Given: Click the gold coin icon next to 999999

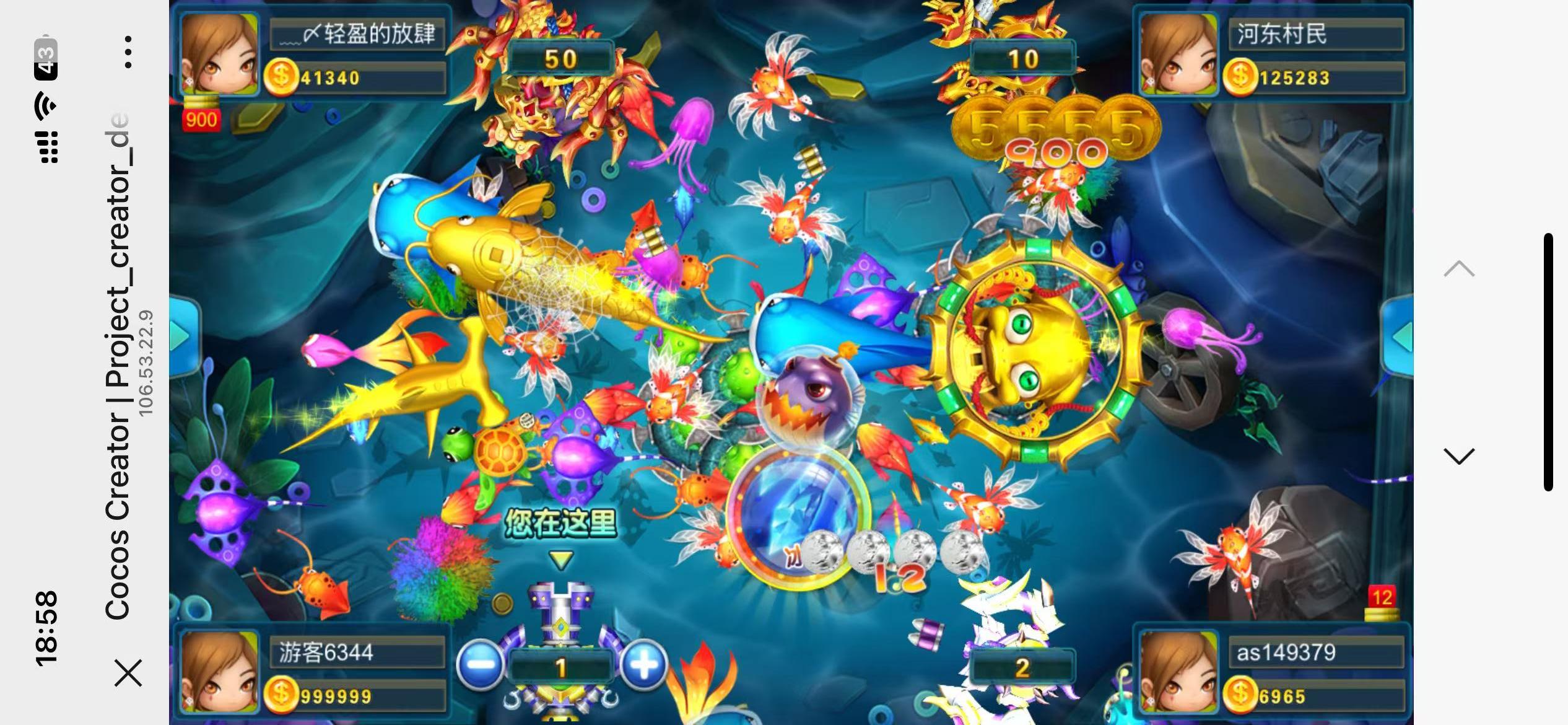Looking at the screenshot, I should 282,696.
